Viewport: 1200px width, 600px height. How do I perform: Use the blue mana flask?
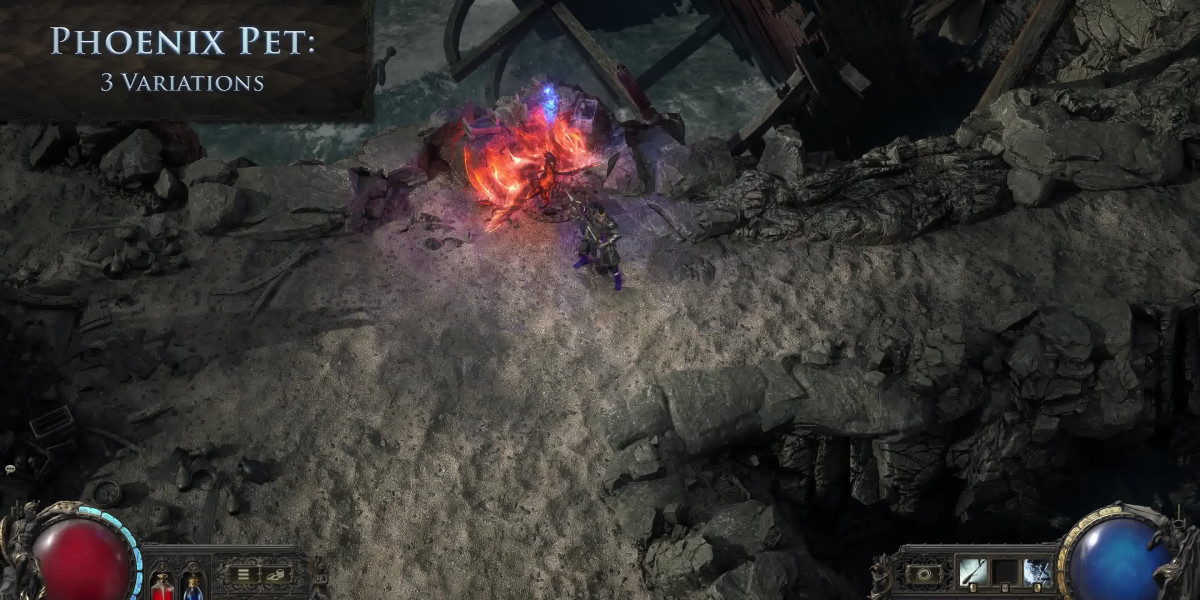[x=192, y=585]
